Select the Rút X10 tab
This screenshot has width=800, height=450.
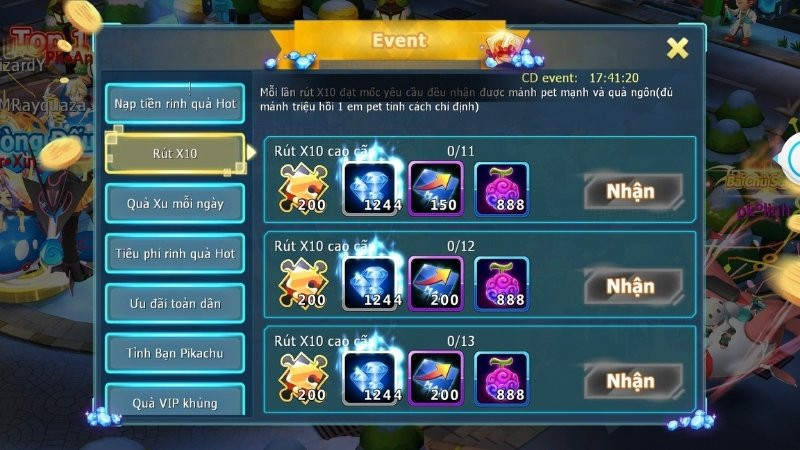coord(174,153)
